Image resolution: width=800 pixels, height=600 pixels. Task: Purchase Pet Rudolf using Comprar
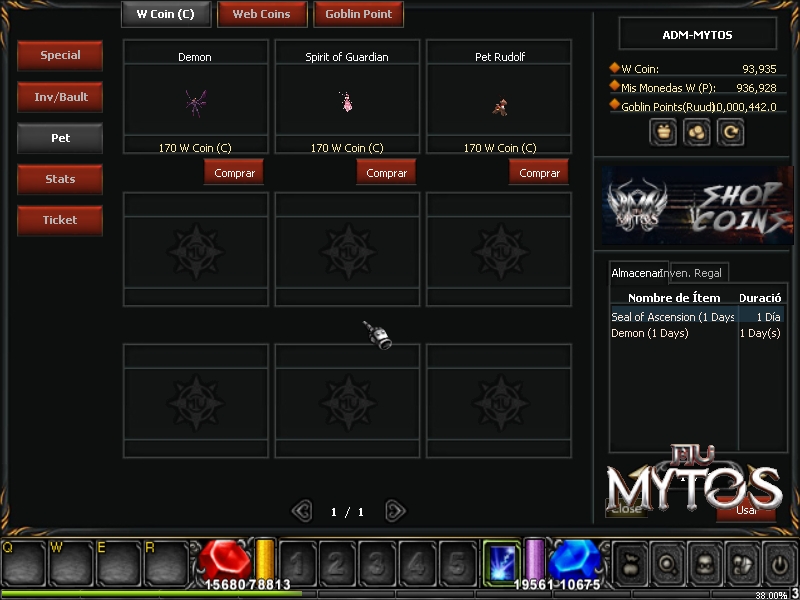[x=539, y=173]
